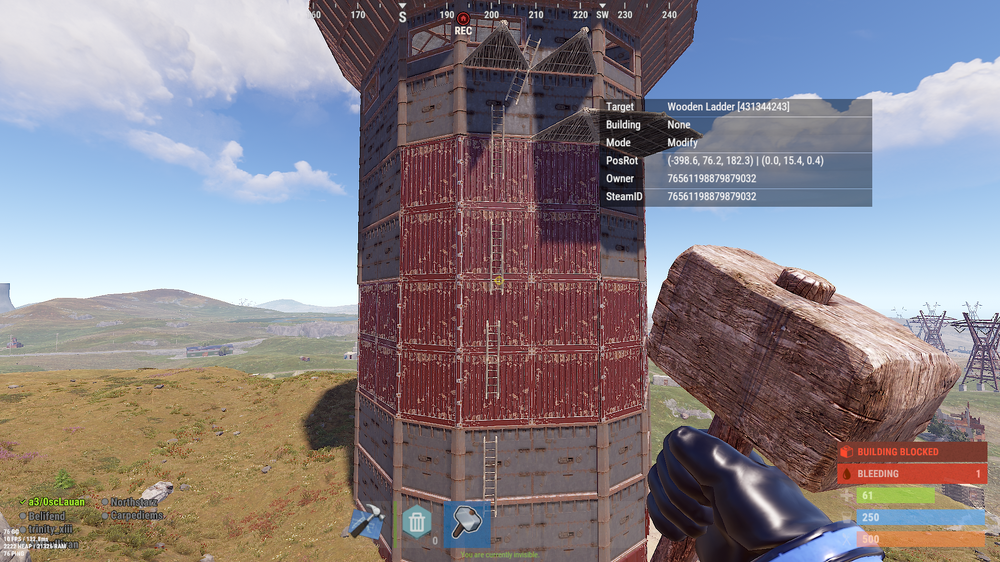Click the Mode Modify row
The height and width of the screenshot is (562, 1000).
tap(736, 143)
